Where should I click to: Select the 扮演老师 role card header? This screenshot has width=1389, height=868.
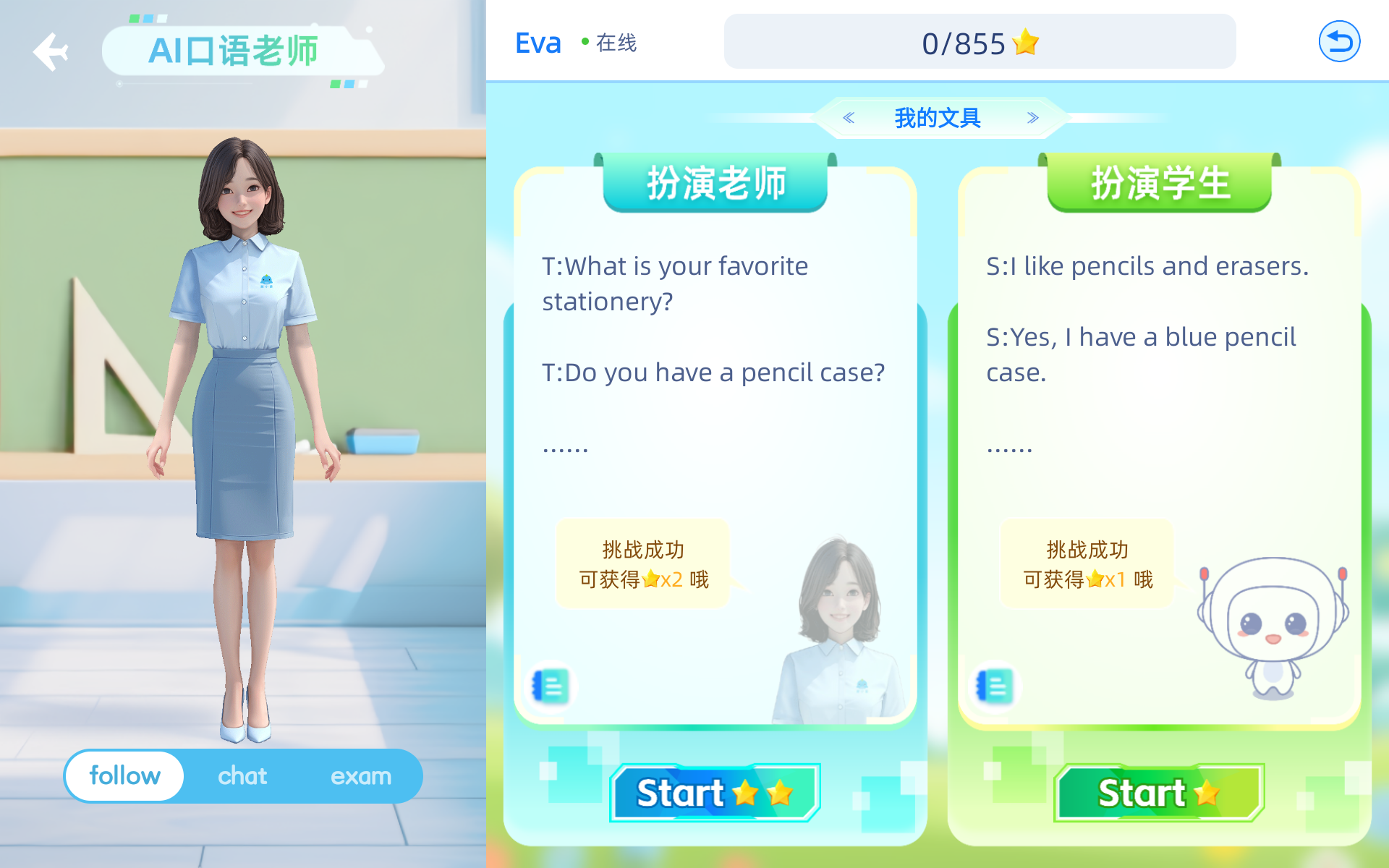715,183
